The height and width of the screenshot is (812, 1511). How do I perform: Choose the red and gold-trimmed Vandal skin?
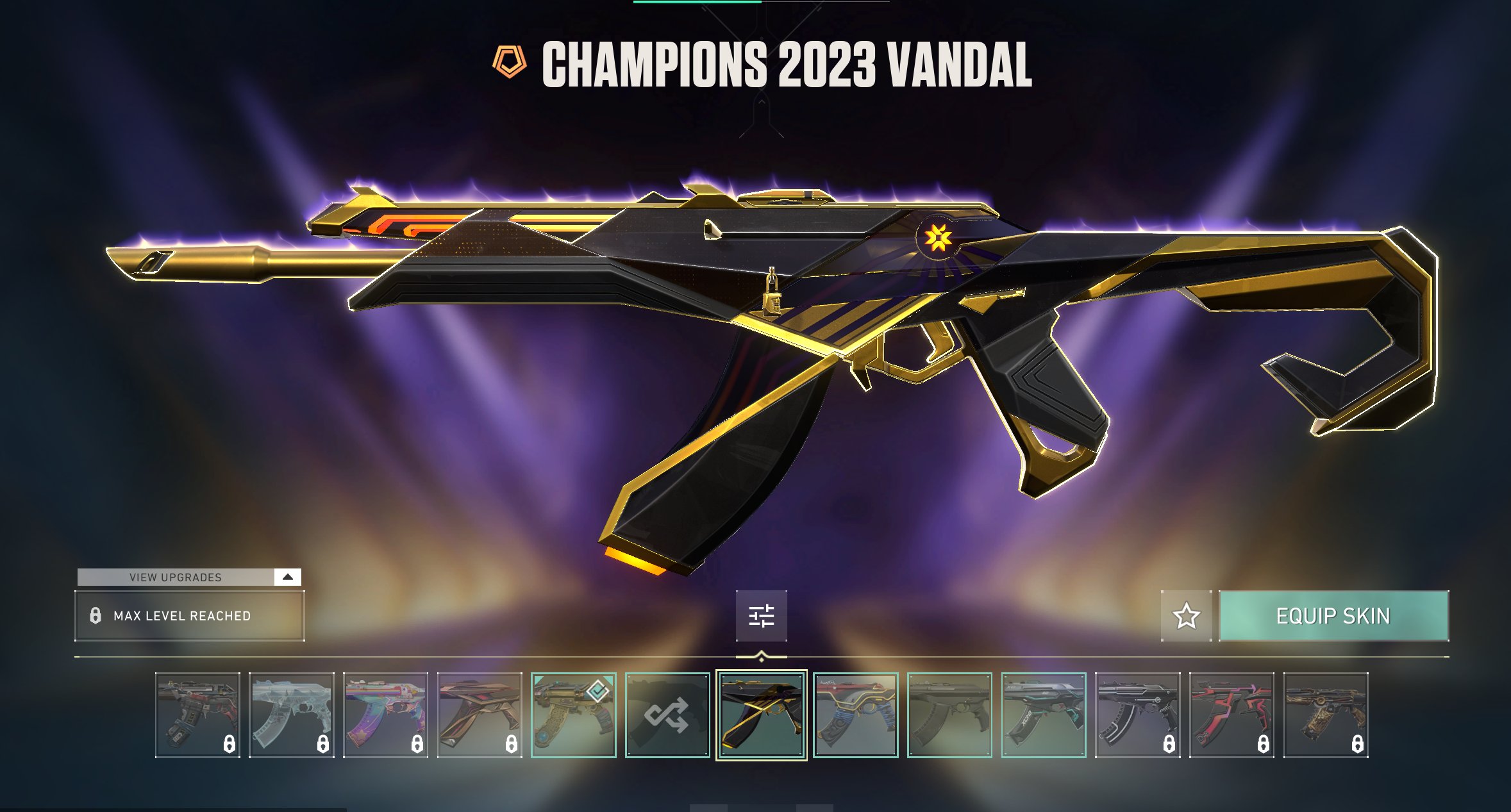(x=855, y=715)
